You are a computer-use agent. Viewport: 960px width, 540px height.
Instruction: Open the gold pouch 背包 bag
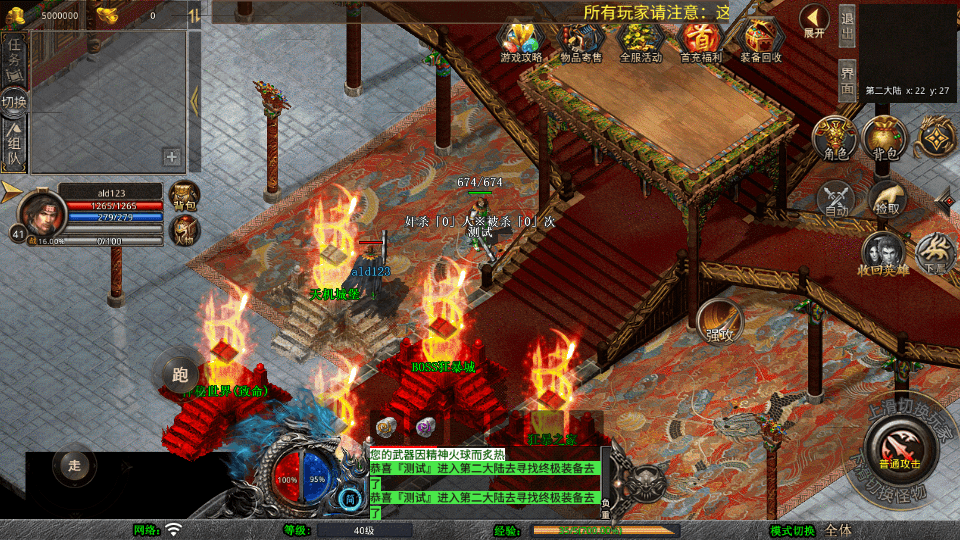pos(885,138)
